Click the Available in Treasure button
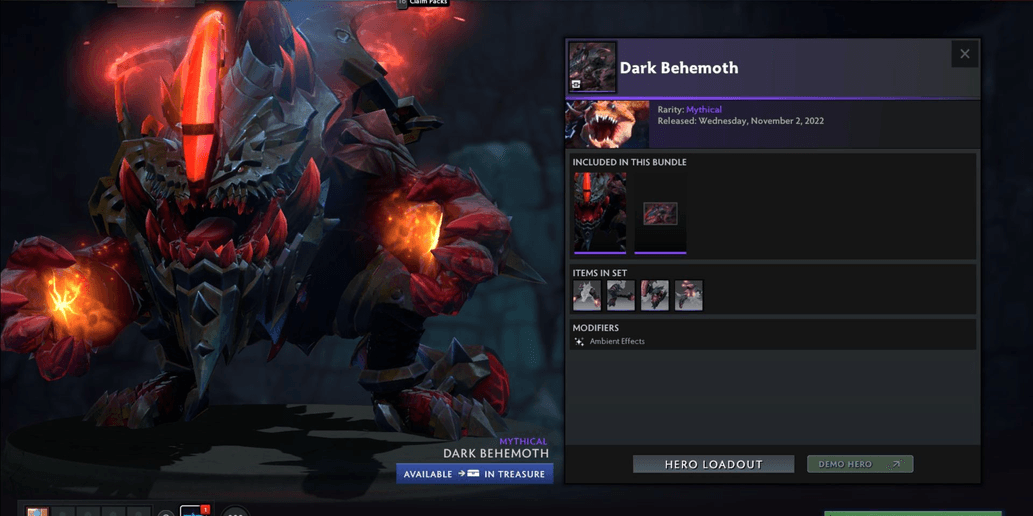This screenshot has height=516, width=1033. (475, 474)
